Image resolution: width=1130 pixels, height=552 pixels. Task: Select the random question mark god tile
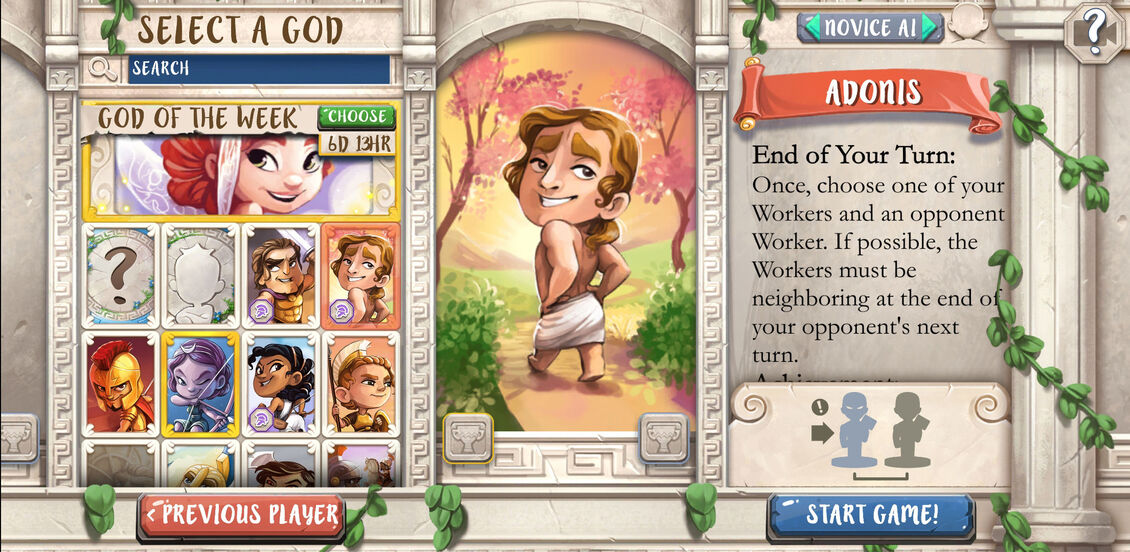[x=120, y=275]
